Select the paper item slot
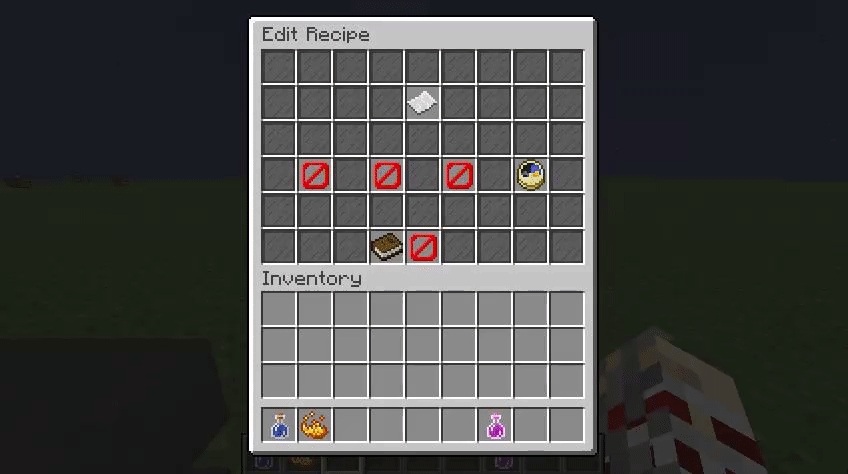Screen dimensions: 848x474 pyautogui.click(x=423, y=103)
